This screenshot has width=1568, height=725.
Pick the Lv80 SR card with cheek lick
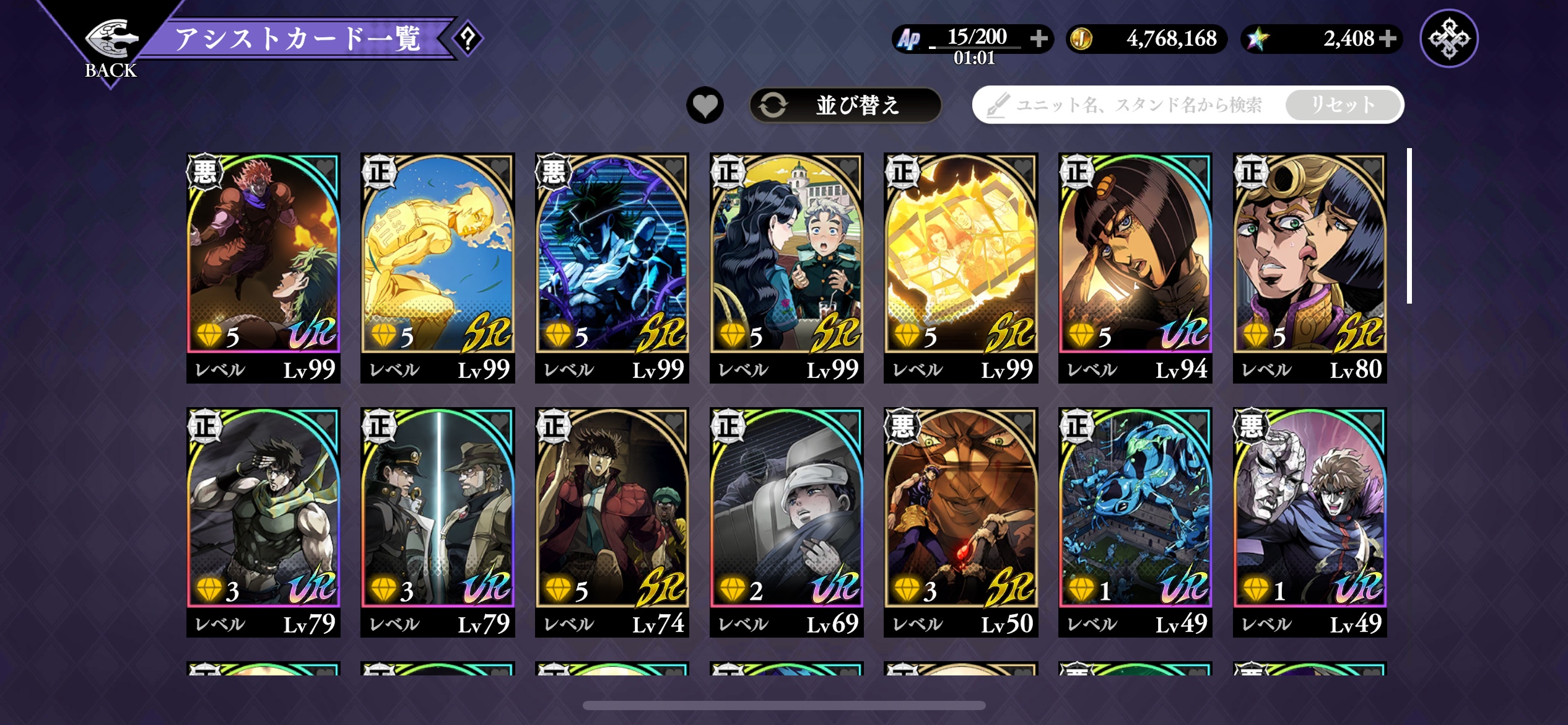click(x=1310, y=266)
